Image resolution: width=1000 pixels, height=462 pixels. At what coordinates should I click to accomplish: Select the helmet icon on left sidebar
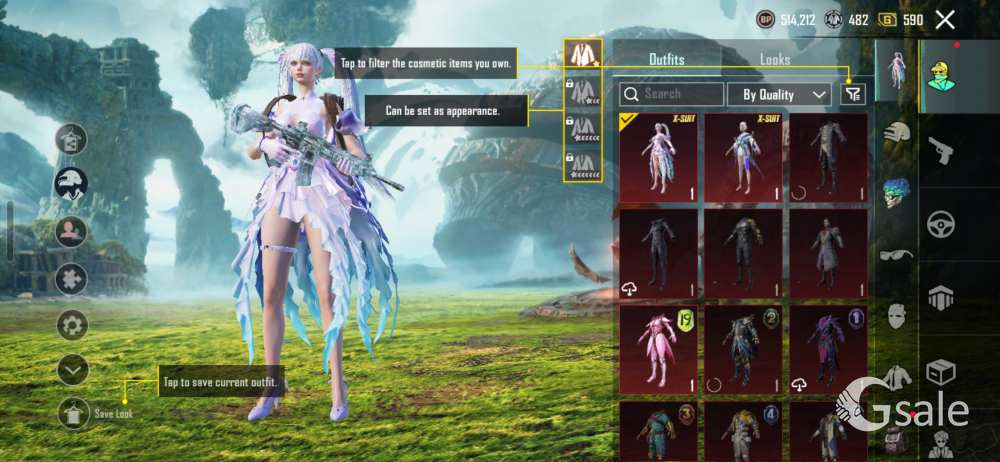[72, 183]
